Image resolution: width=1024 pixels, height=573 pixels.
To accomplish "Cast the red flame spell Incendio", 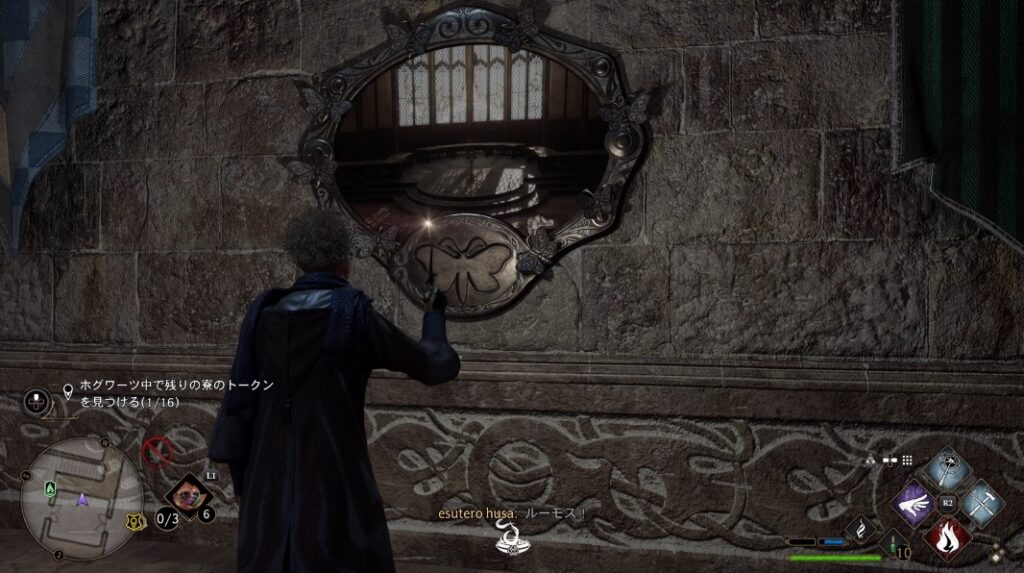I will click(946, 537).
